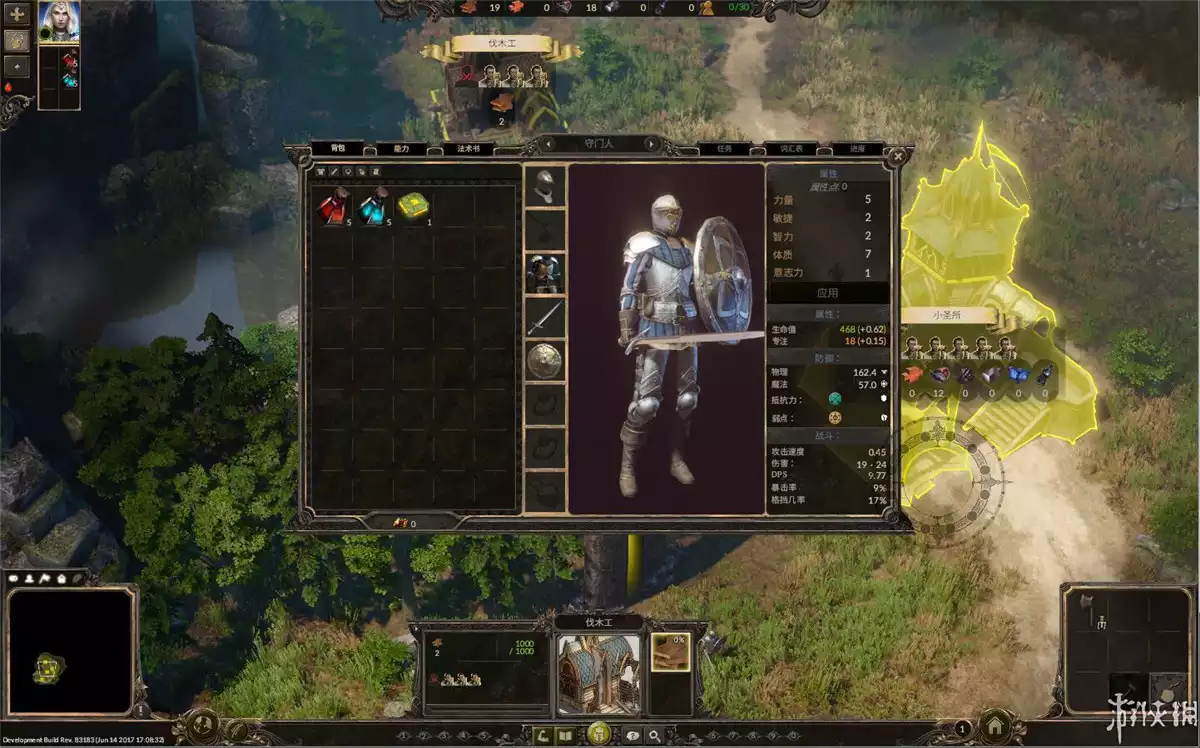Screen dimensions: 1200x748
Task: Select the hero portrait in the corner
Action: [x=59, y=20]
